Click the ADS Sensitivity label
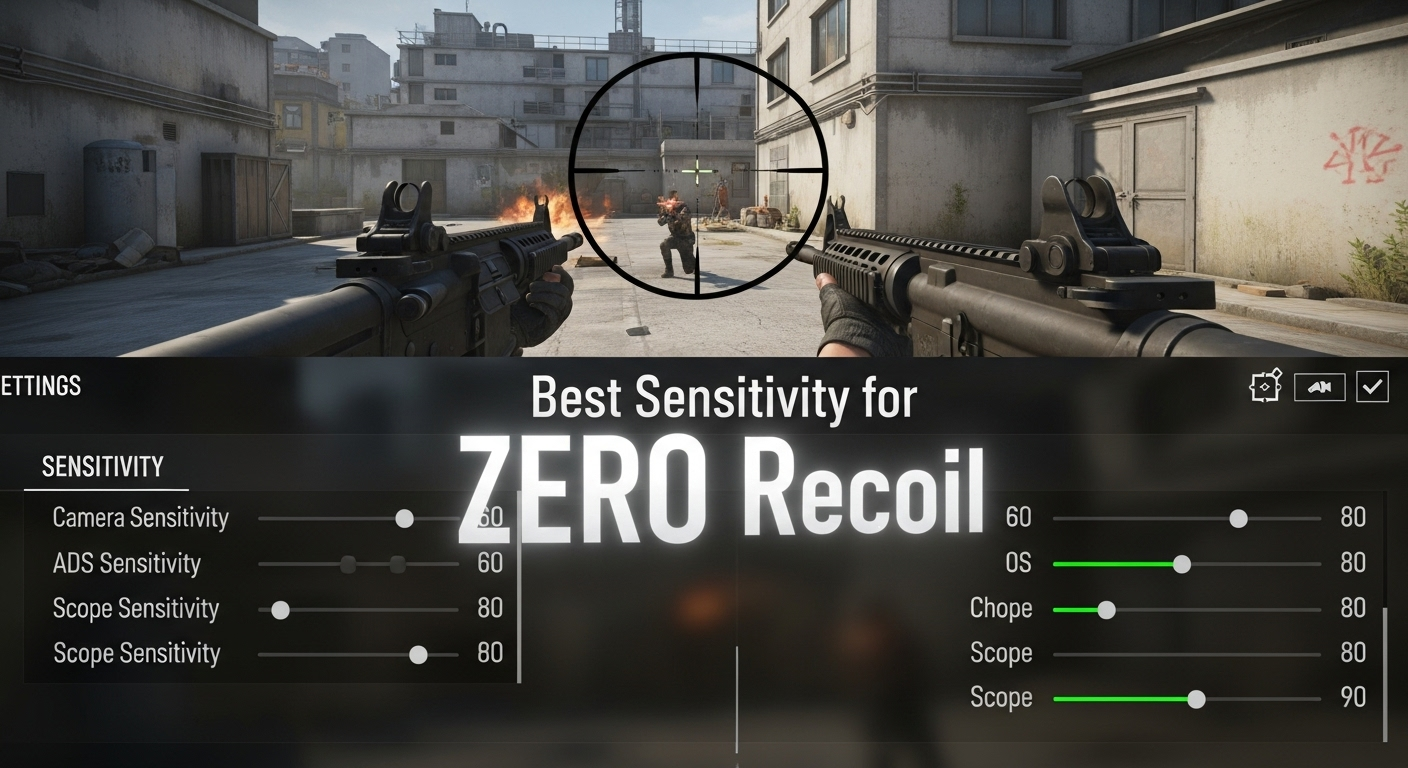 click(x=128, y=563)
